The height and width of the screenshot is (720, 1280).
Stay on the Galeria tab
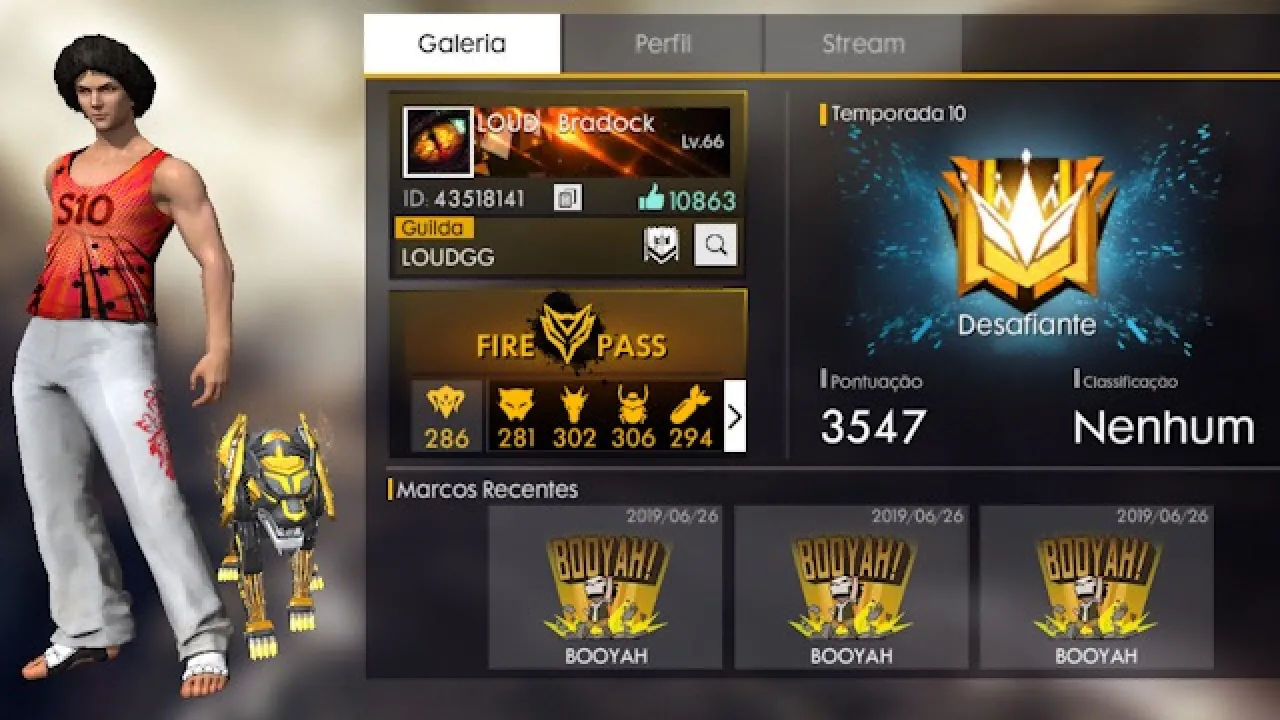[x=460, y=42]
